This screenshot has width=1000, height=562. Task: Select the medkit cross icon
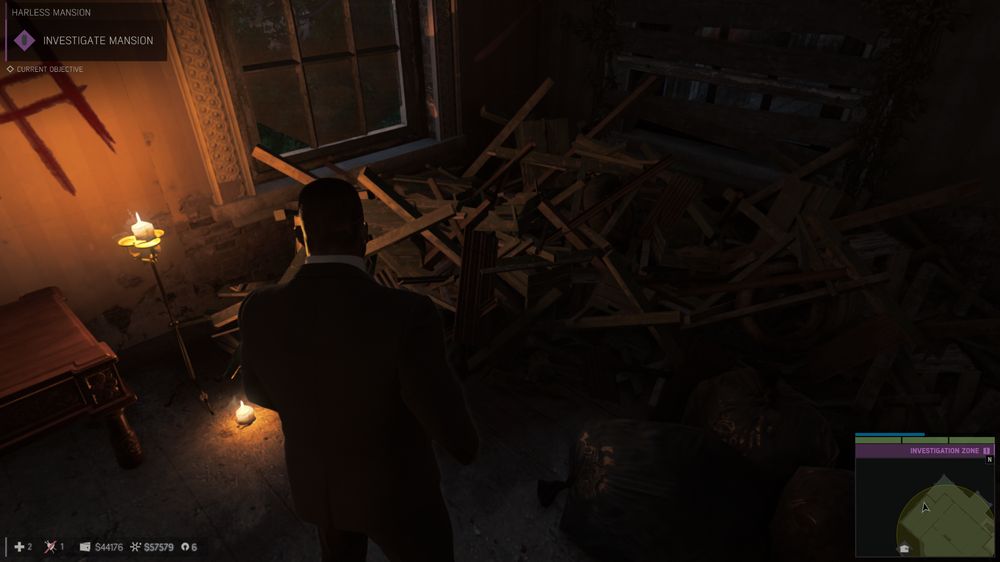(19, 547)
